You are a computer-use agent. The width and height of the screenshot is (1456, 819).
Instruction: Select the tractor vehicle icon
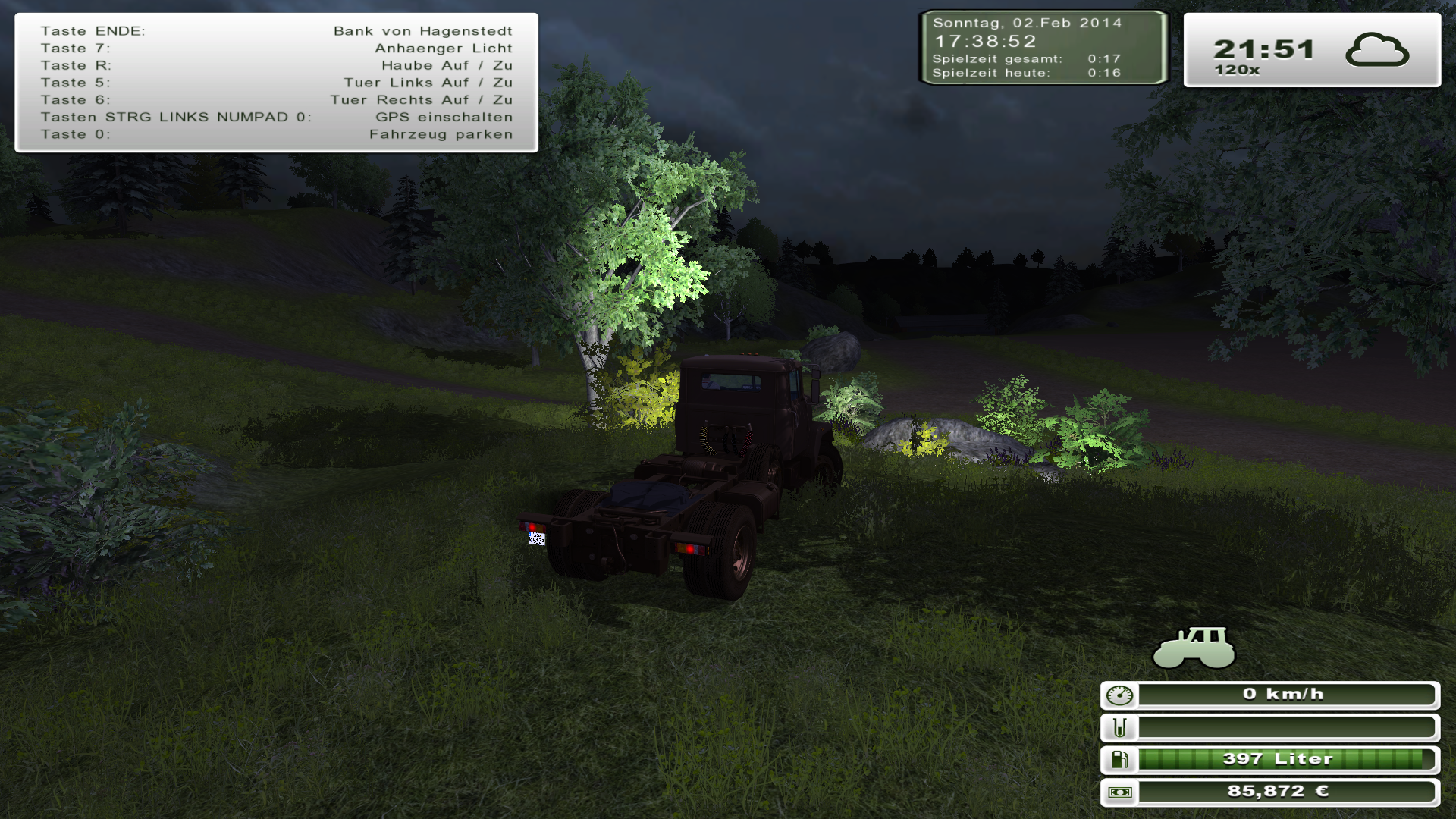1194,648
